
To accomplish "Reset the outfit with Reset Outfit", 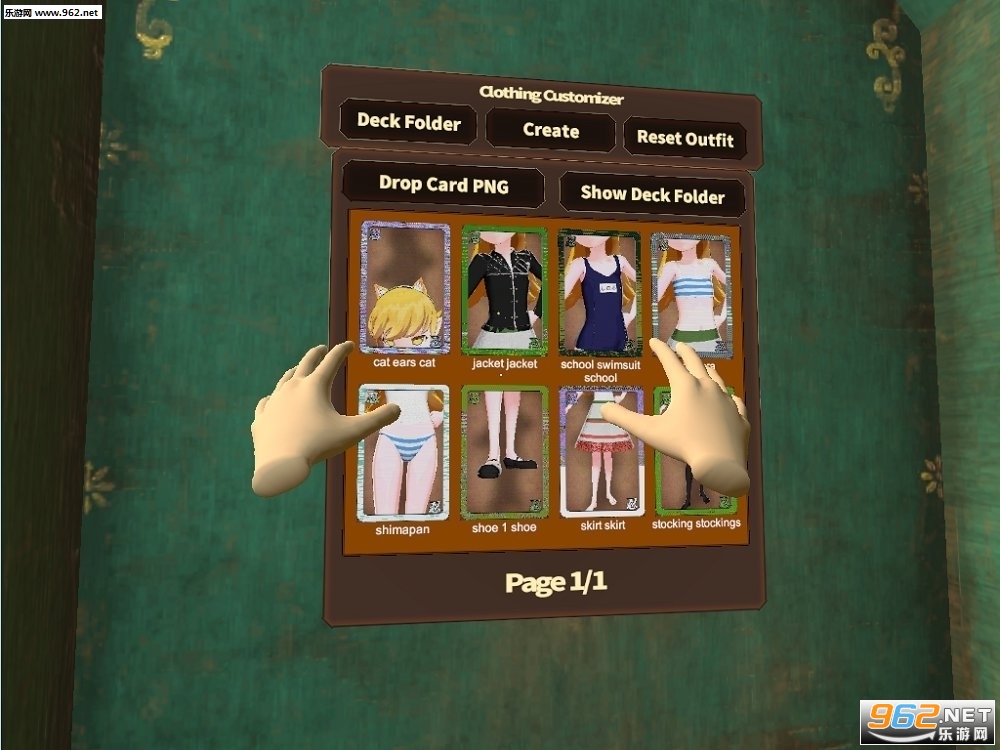I will [x=685, y=139].
